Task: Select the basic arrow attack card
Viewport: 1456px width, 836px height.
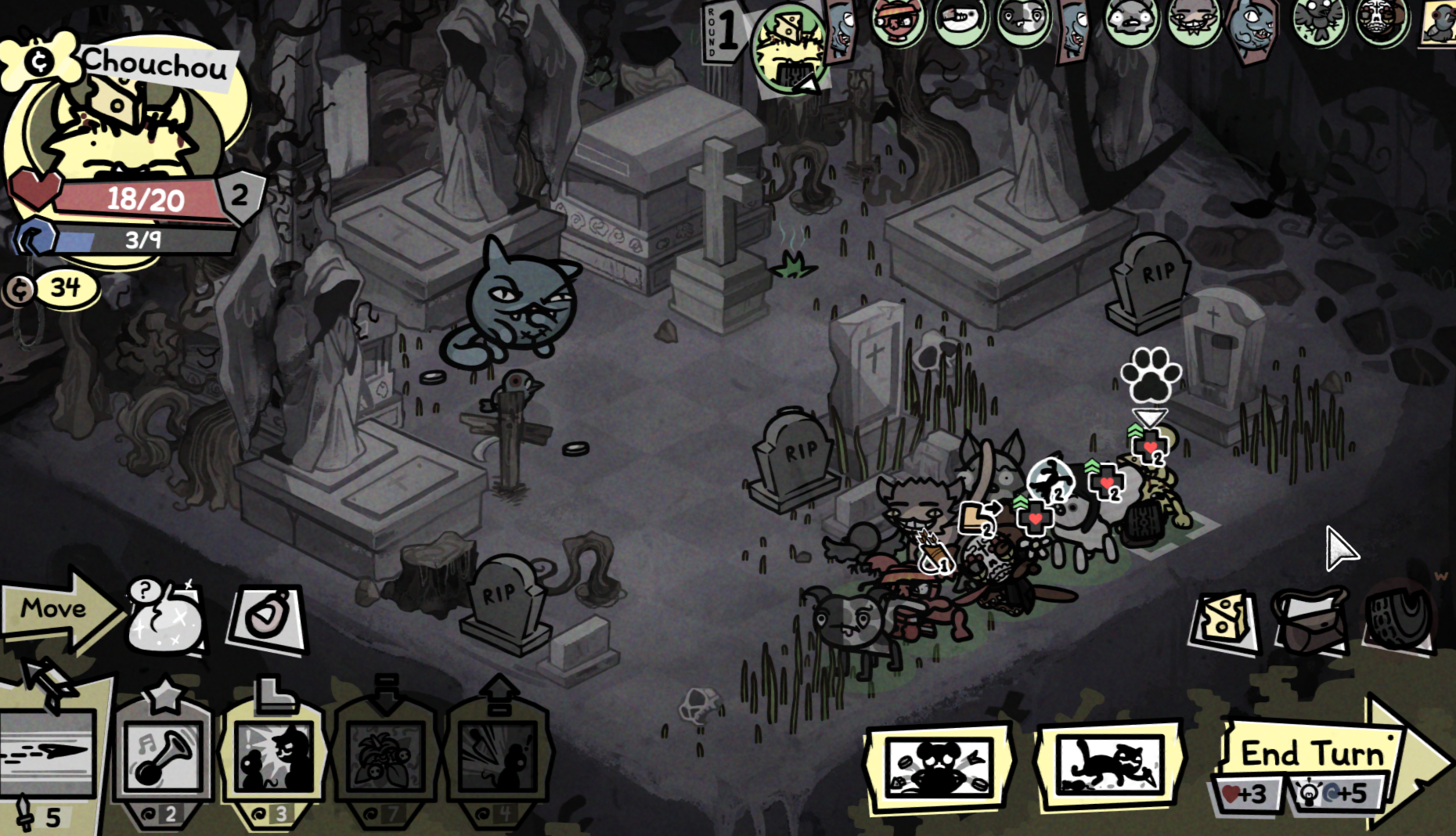Action: pos(49,753)
